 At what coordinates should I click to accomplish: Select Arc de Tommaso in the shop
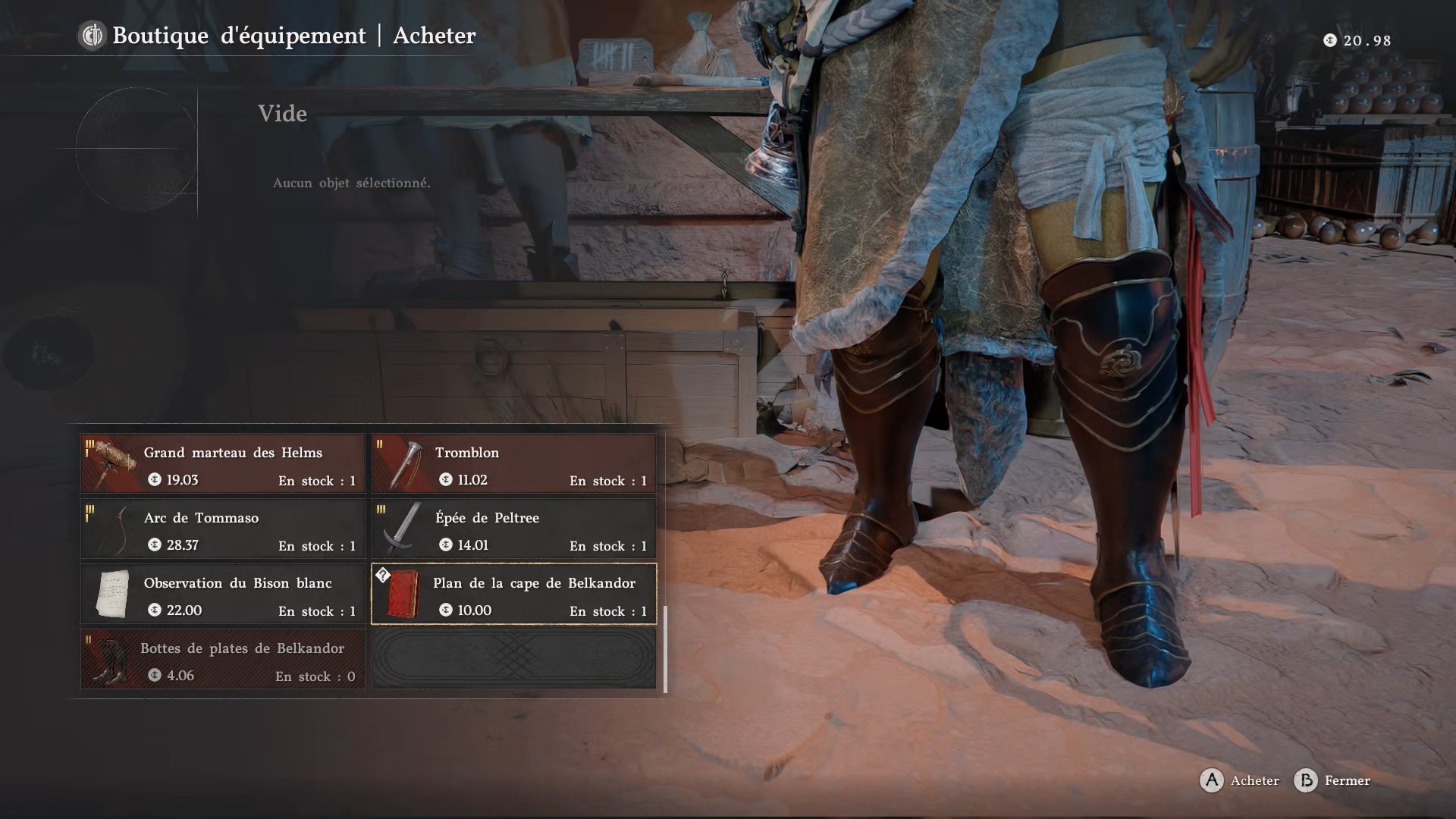223,529
